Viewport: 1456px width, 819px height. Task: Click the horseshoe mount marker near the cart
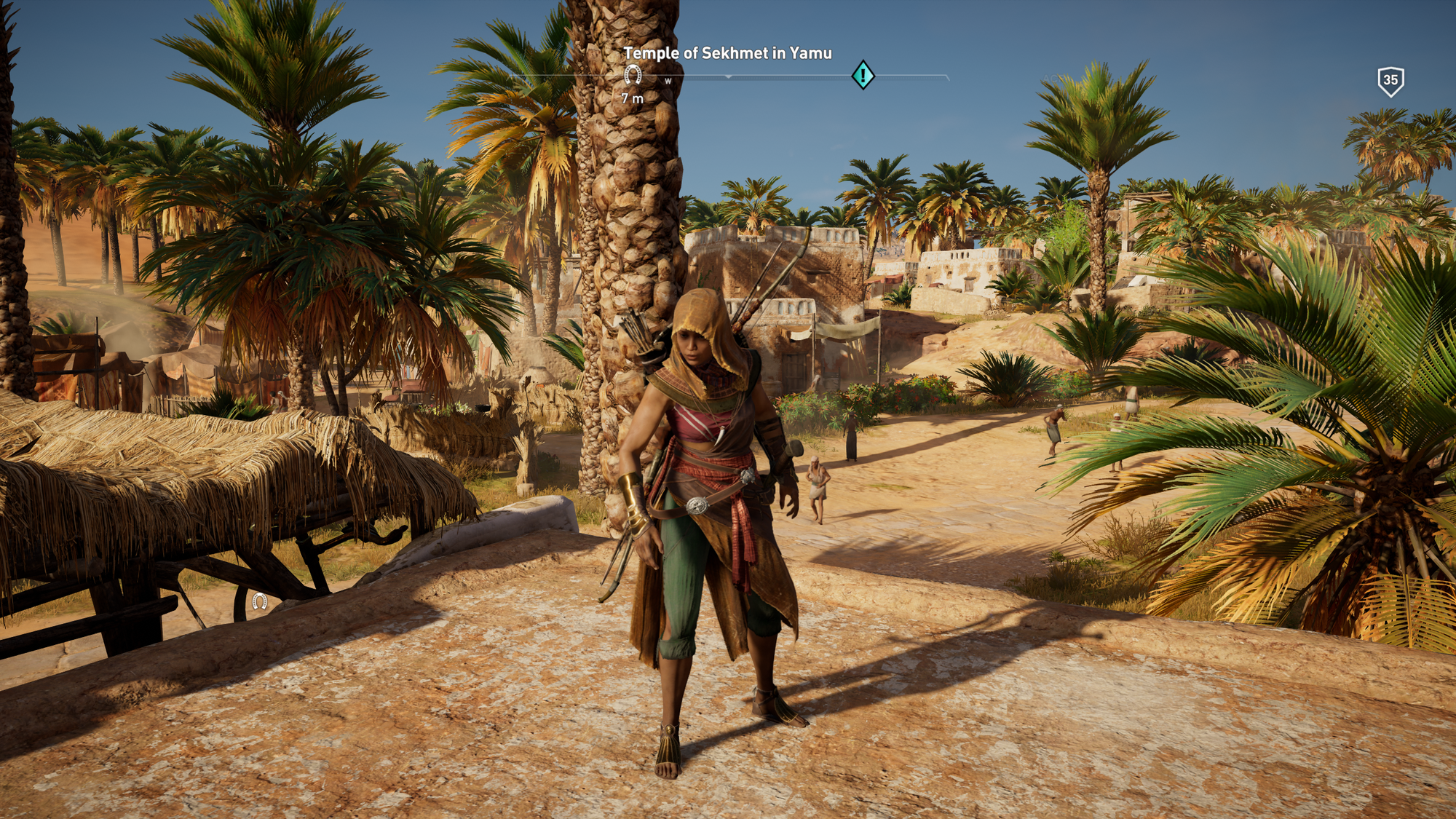pyautogui.click(x=260, y=601)
